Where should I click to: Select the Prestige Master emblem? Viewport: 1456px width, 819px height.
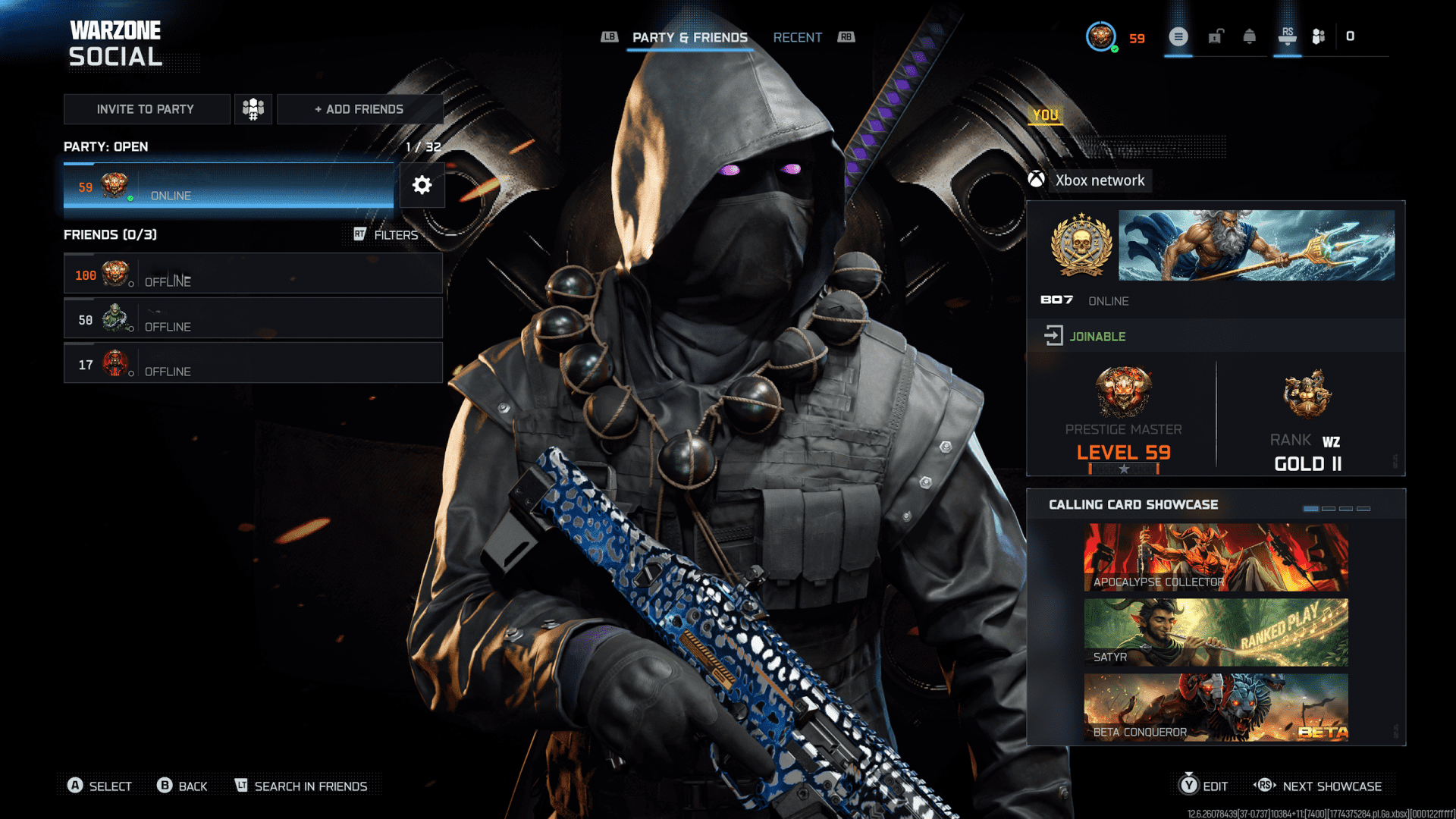1123,391
